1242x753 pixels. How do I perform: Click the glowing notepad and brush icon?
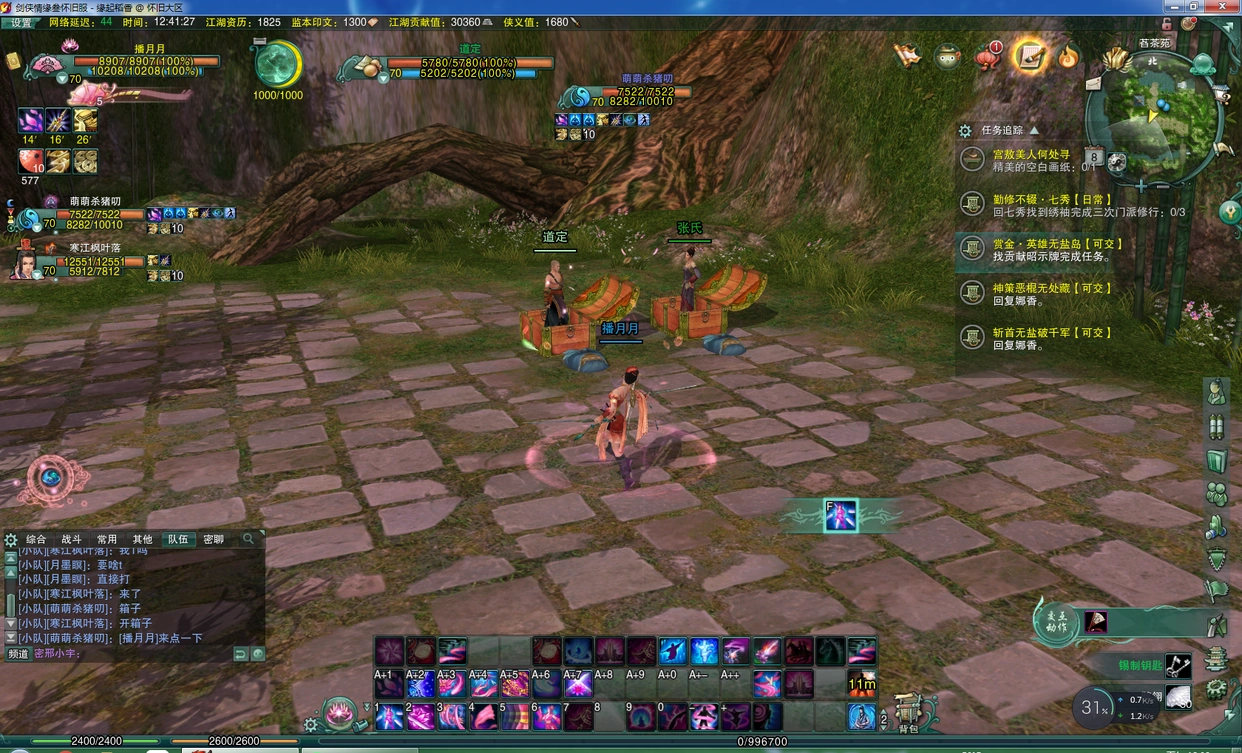pyautogui.click(x=1028, y=56)
